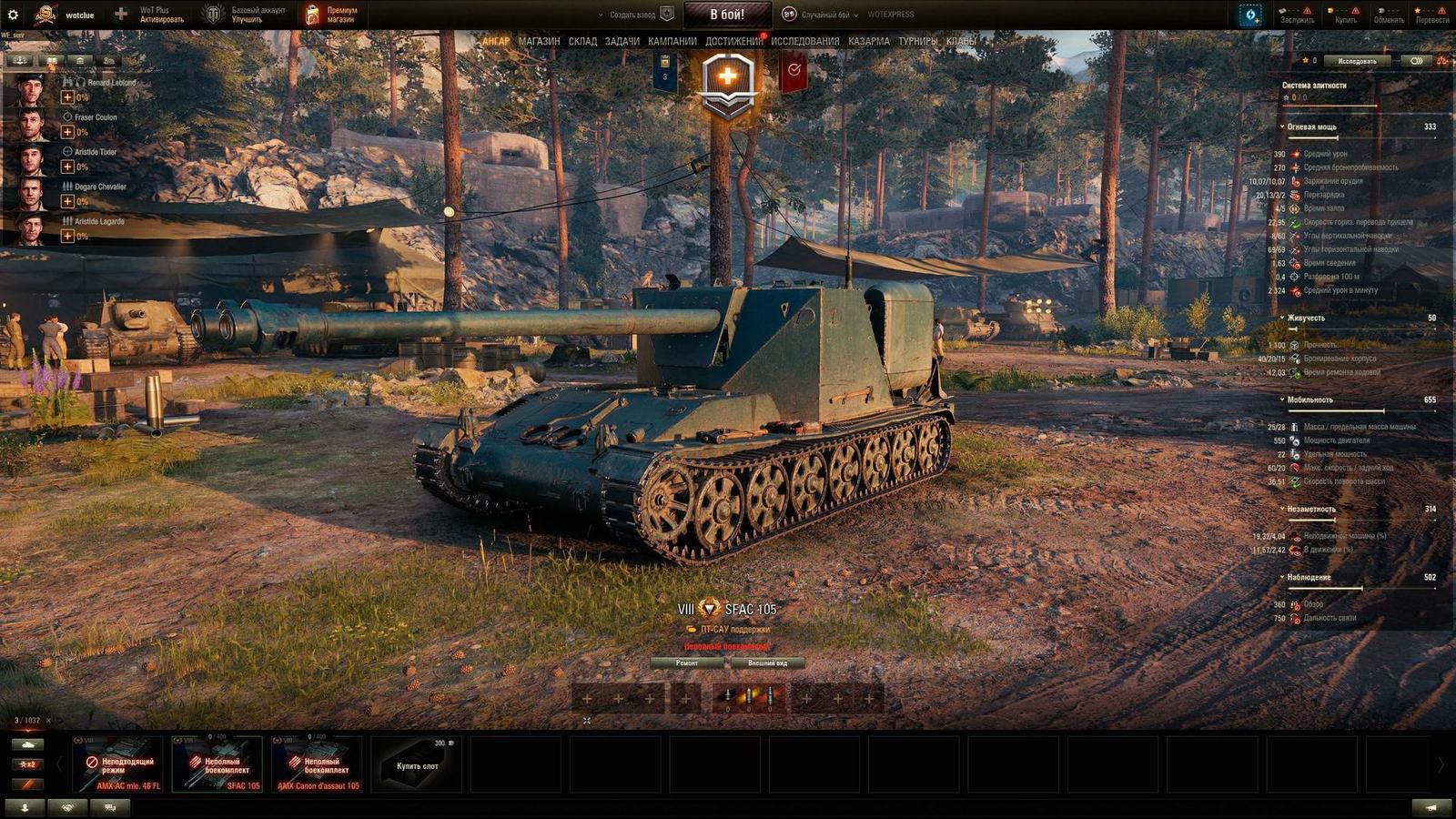Open the game settings gear
The height and width of the screenshot is (819, 1456).
pyautogui.click(x=13, y=15)
